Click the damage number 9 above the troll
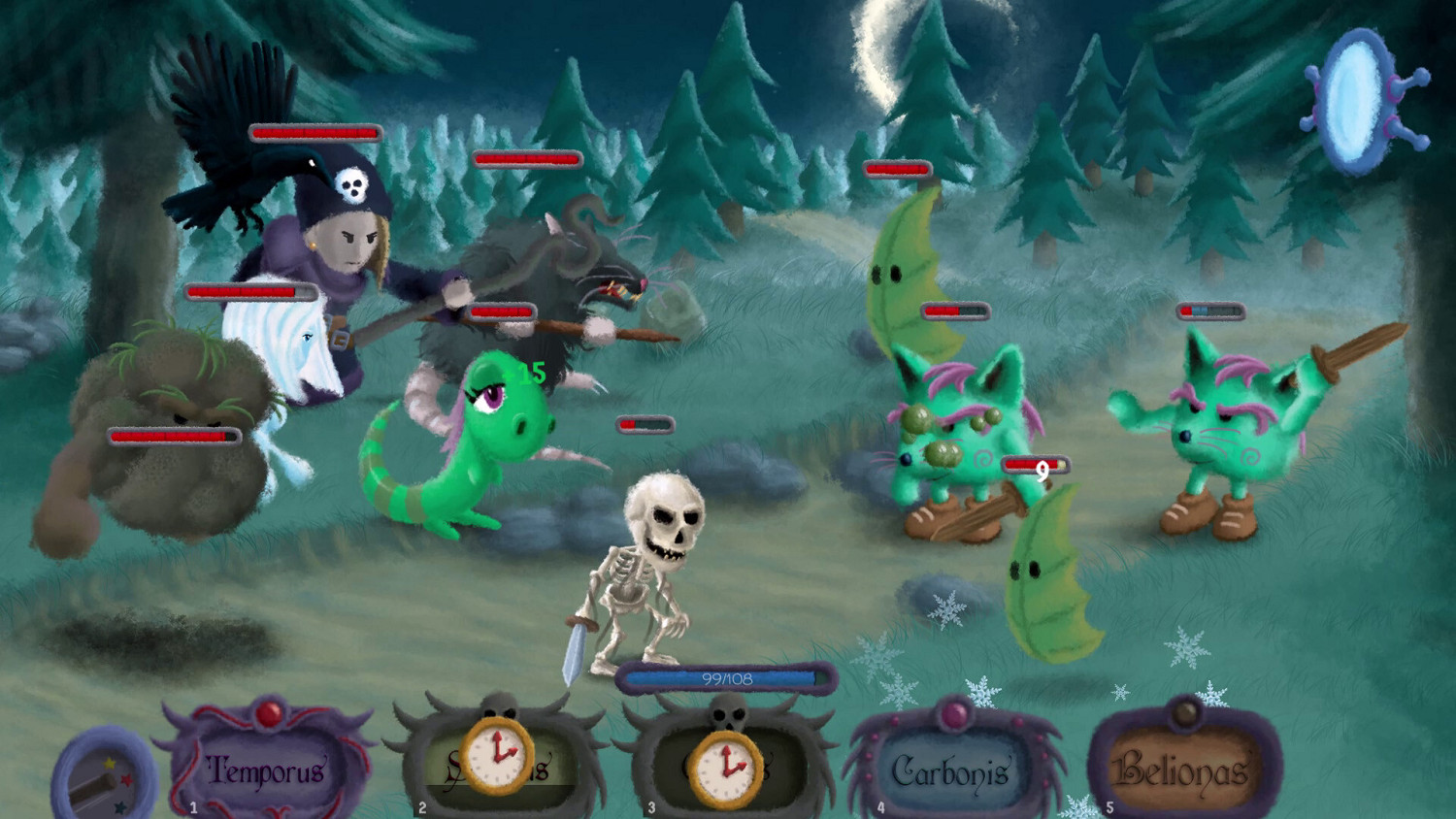The height and width of the screenshot is (819, 1456). tap(1043, 469)
